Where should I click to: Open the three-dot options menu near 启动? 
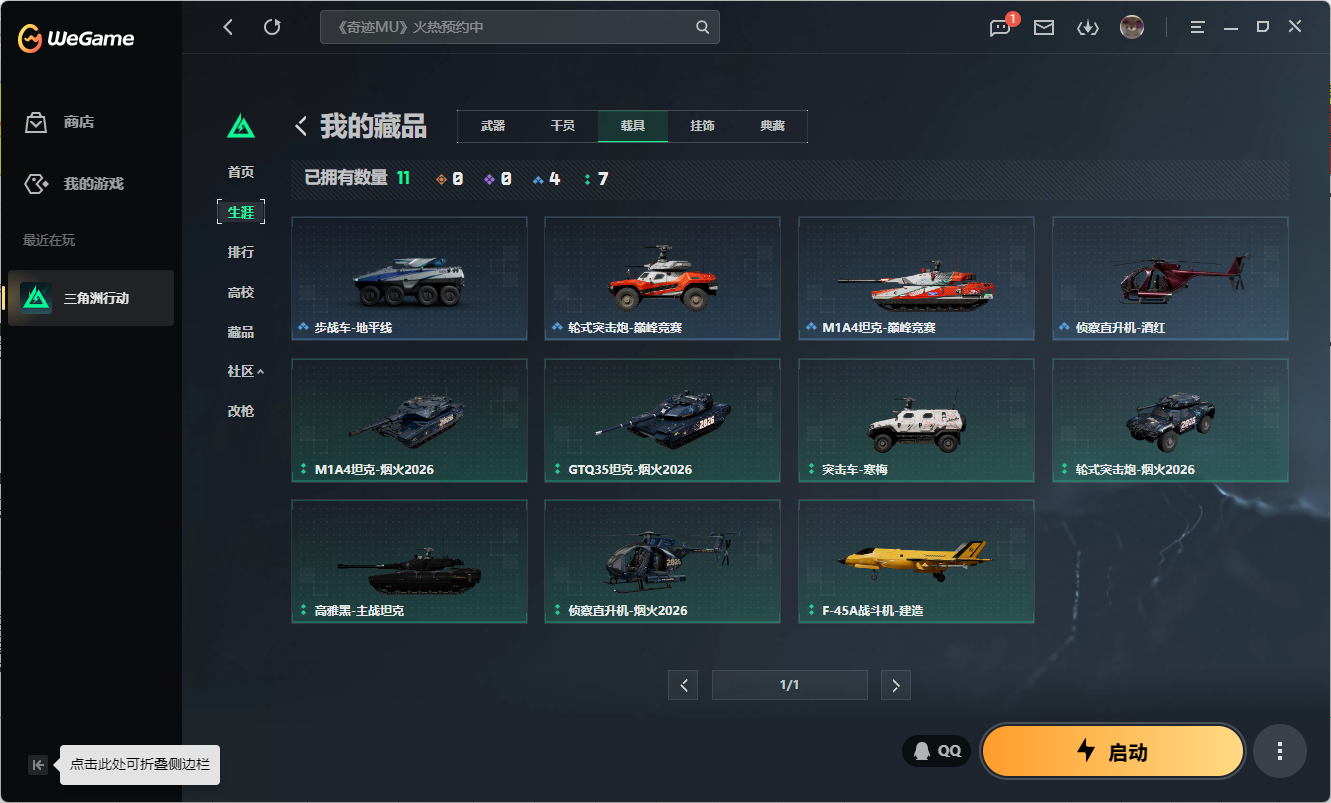pos(1280,751)
